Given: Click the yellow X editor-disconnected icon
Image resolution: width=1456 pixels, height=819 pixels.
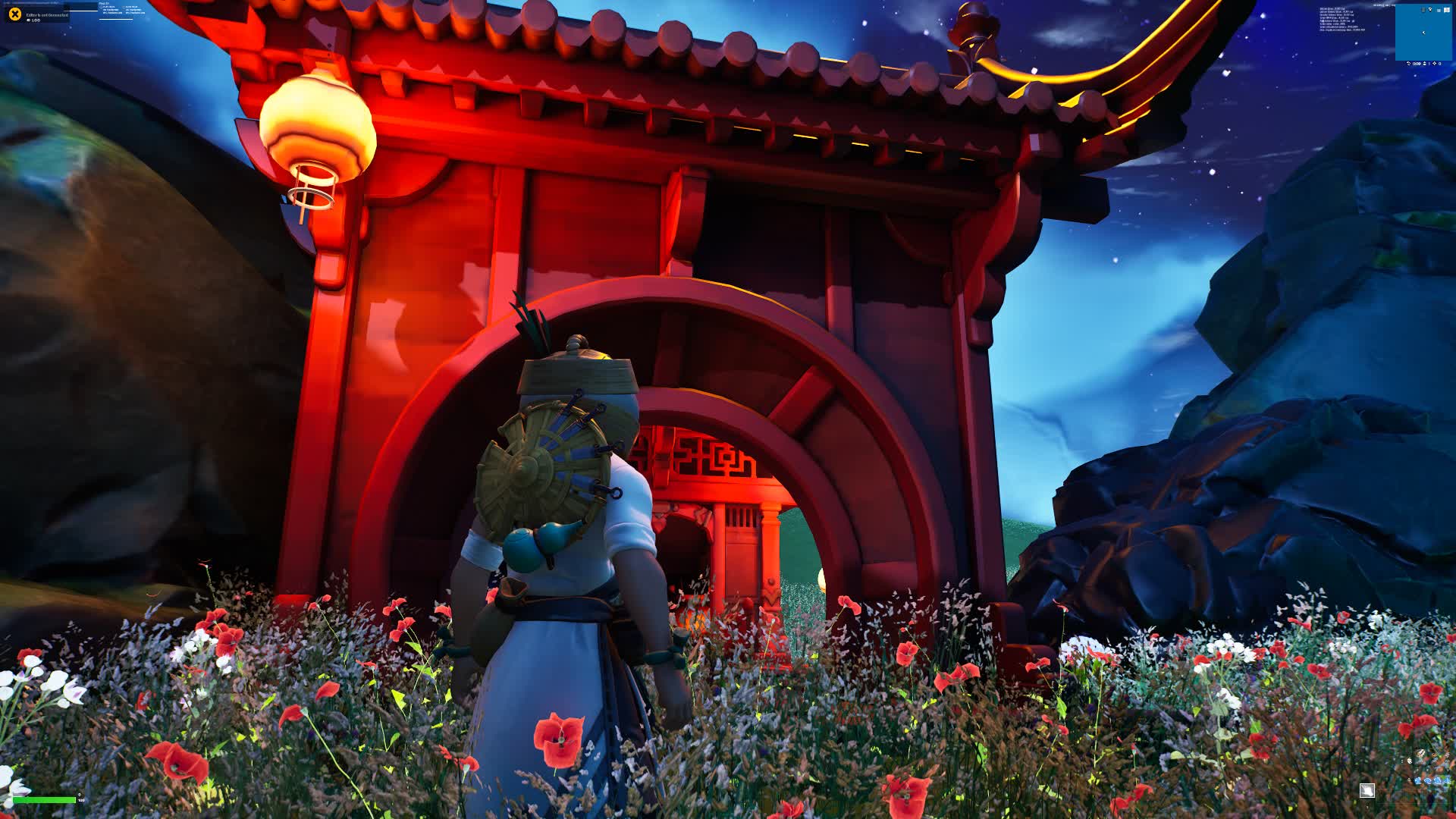Looking at the screenshot, I should click(x=14, y=14).
